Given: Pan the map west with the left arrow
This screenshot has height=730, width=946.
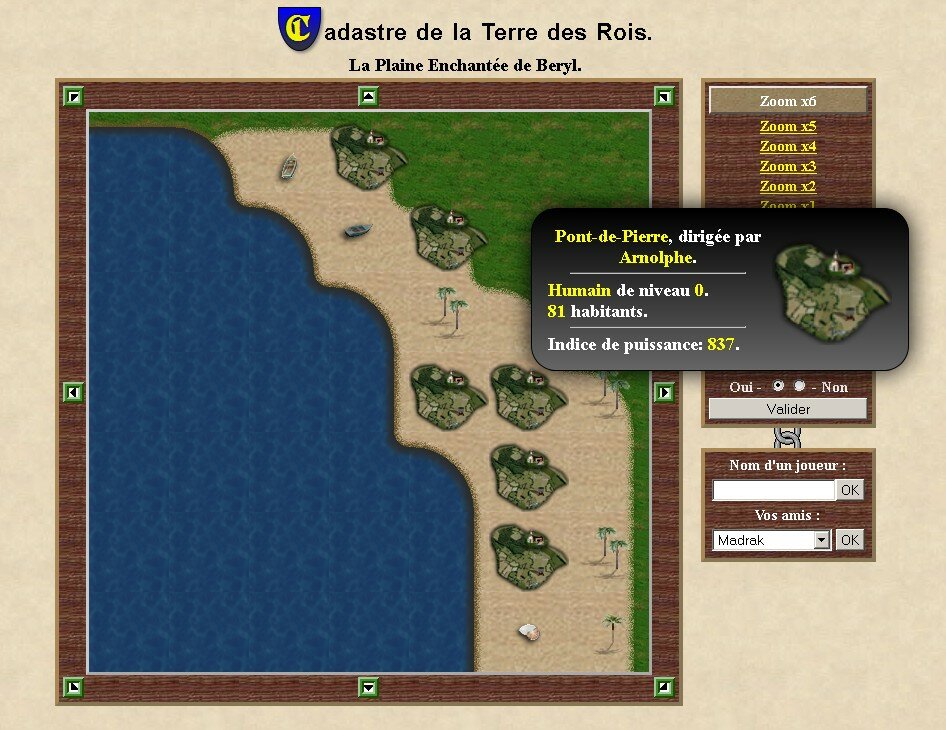Looking at the screenshot, I should point(73,392).
